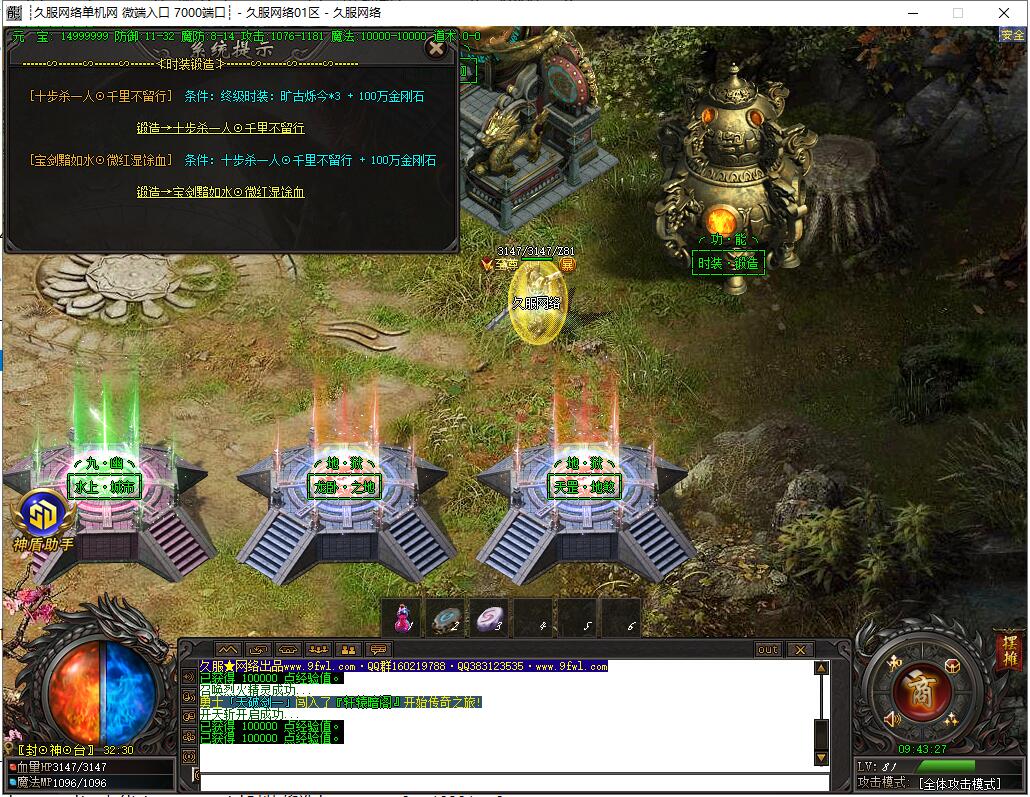
Task: Click the chat panel's out button
Action: tap(768, 650)
